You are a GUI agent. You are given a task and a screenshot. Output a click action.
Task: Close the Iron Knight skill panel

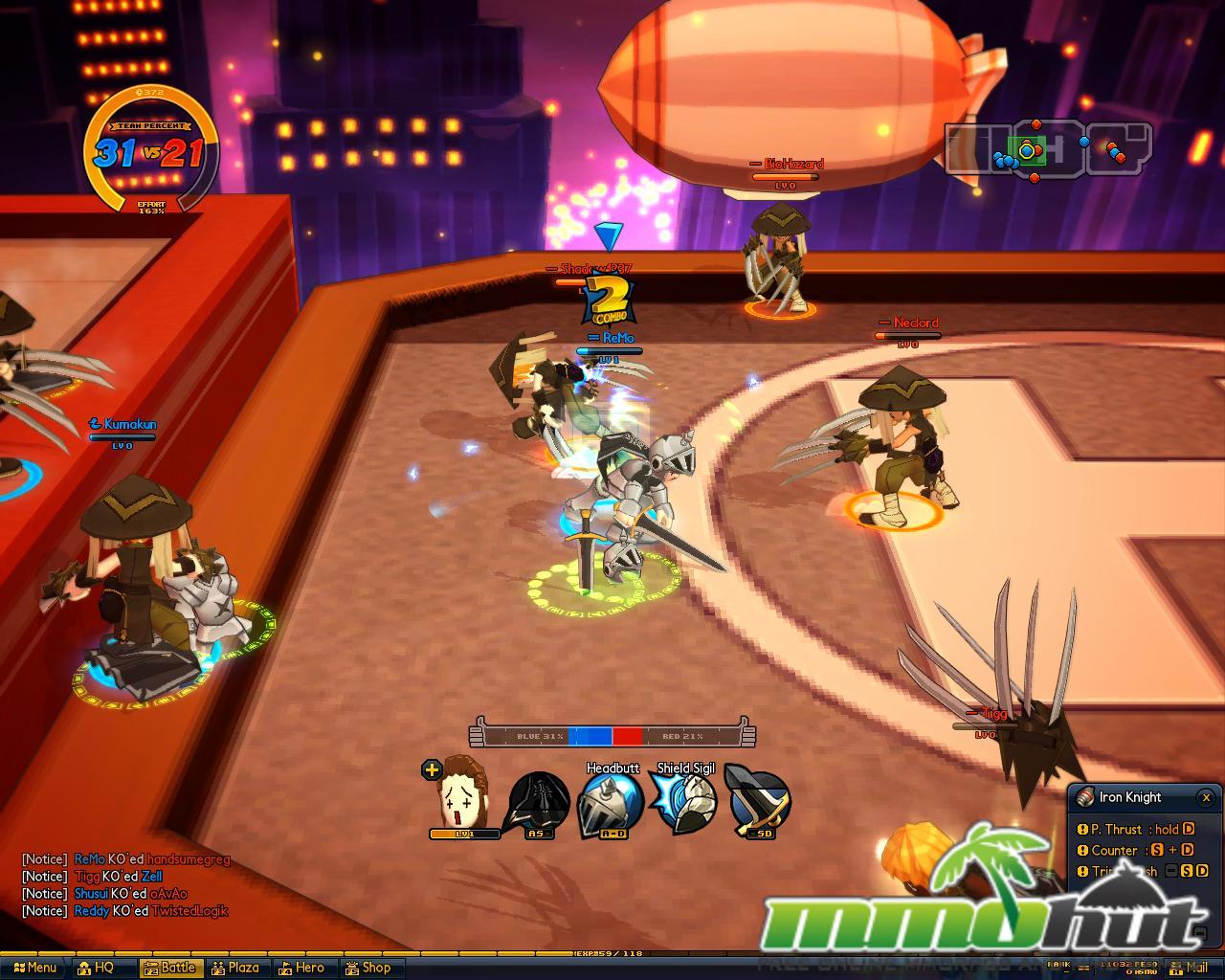coord(1206,797)
